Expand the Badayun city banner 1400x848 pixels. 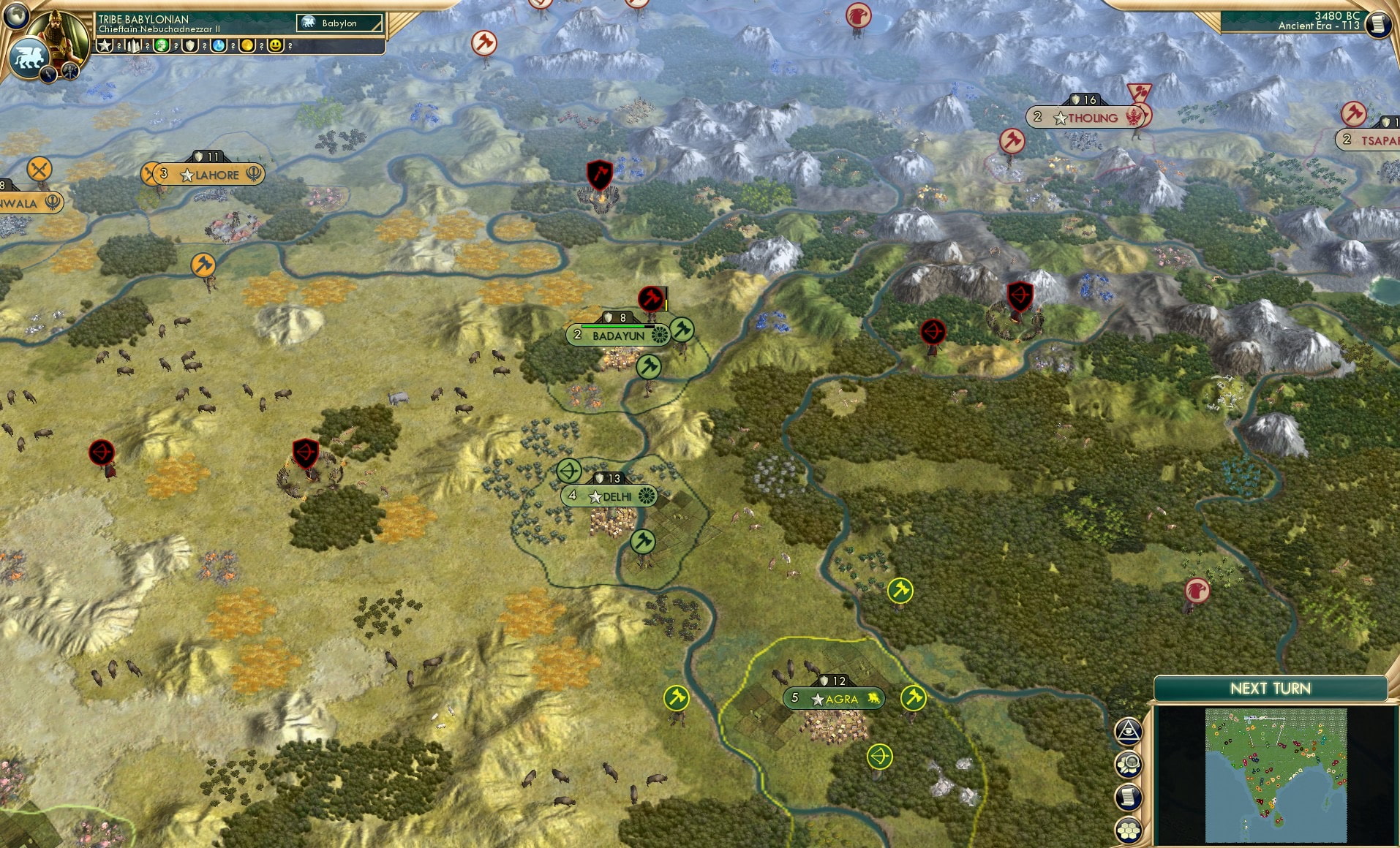tap(618, 333)
